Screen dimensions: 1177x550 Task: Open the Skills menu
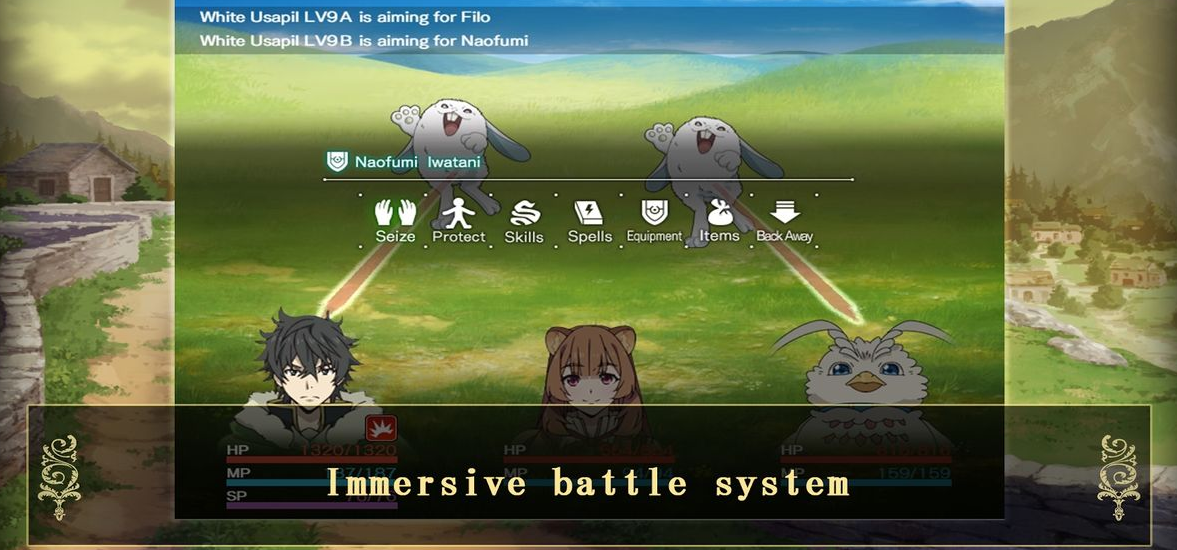(x=524, y=221)
